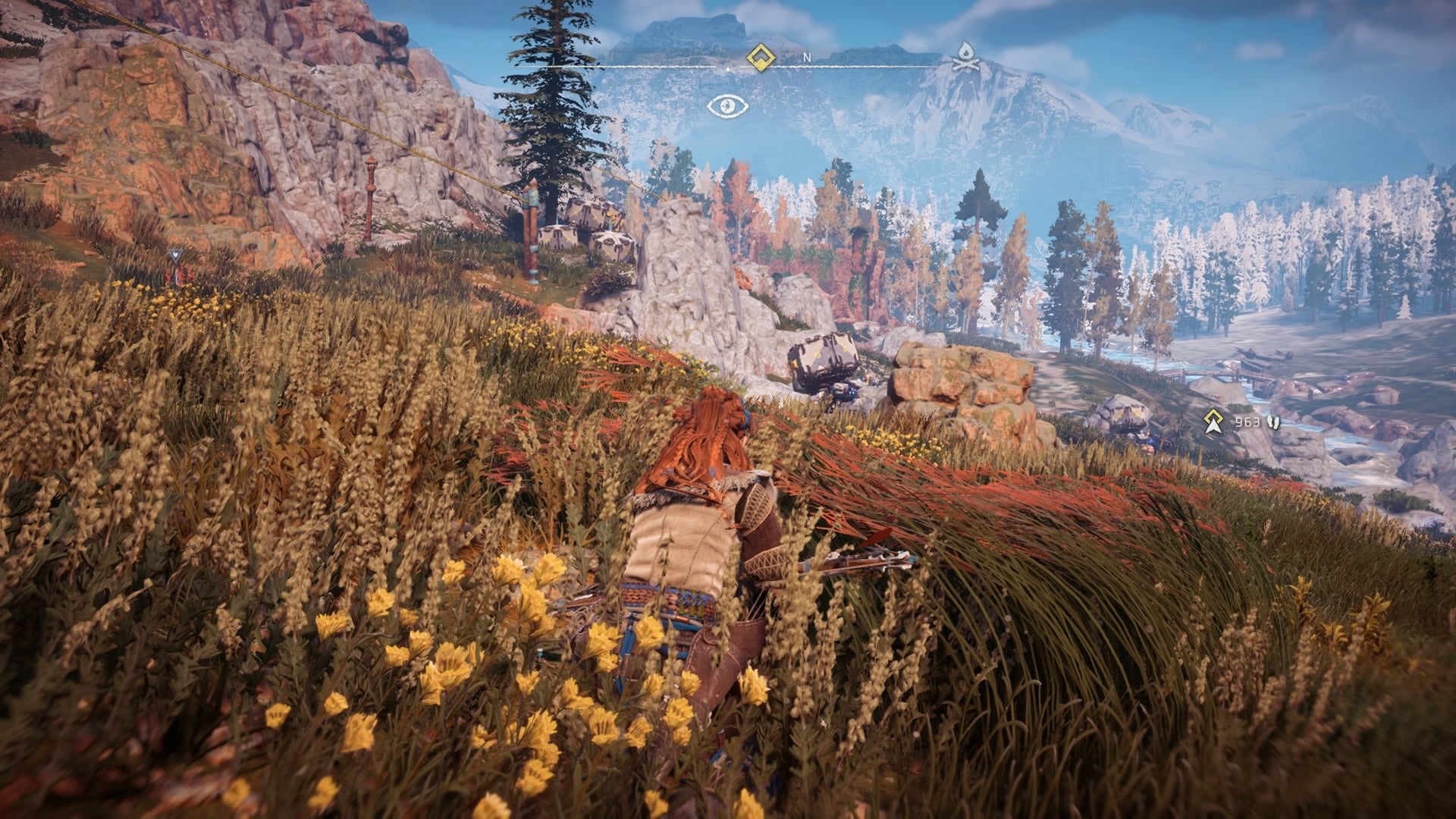
Task: Select the quest waypoint marker showing 963
Action: pos(1214,422)
